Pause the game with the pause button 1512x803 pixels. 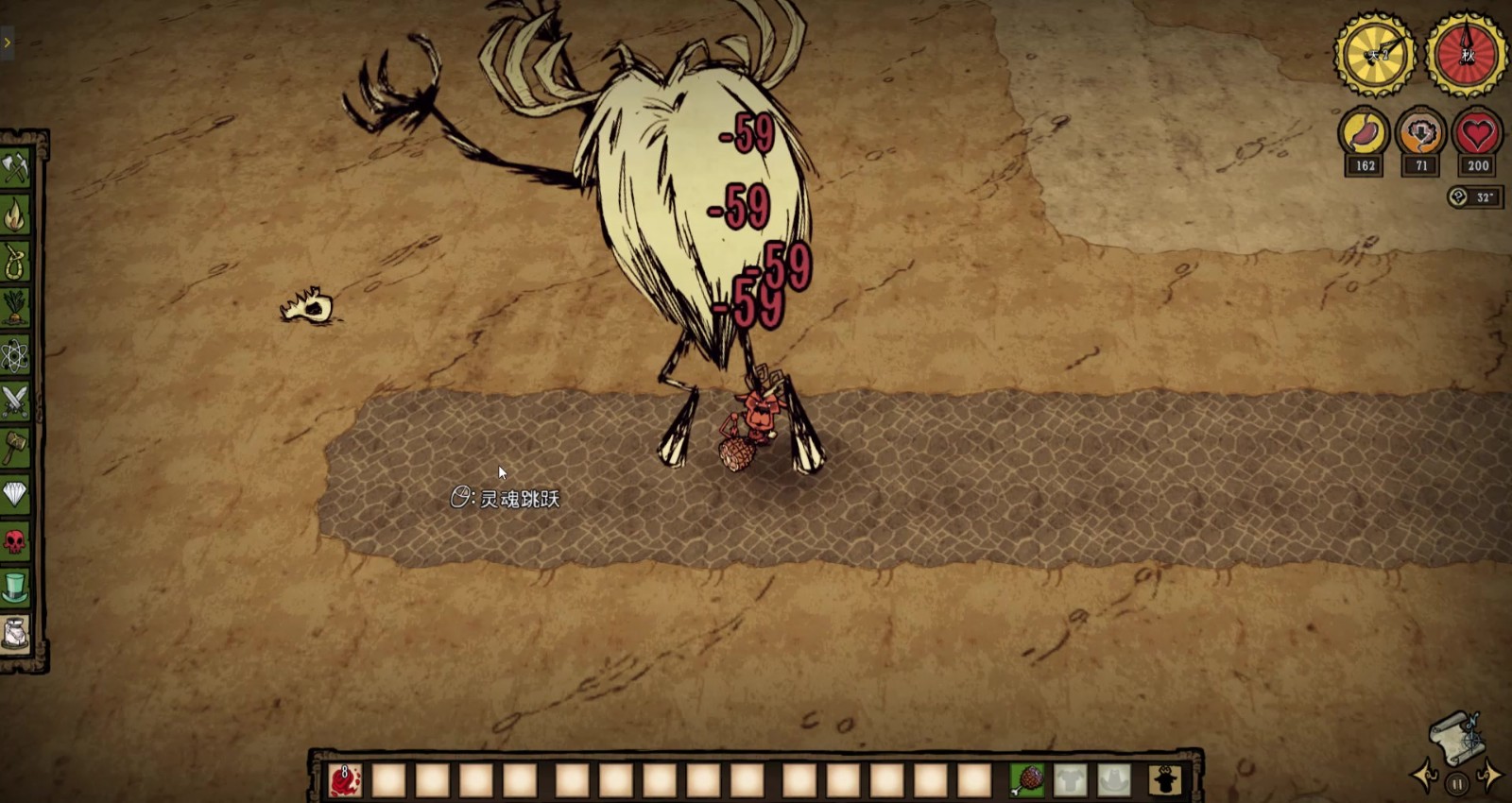coord(1457,783)
